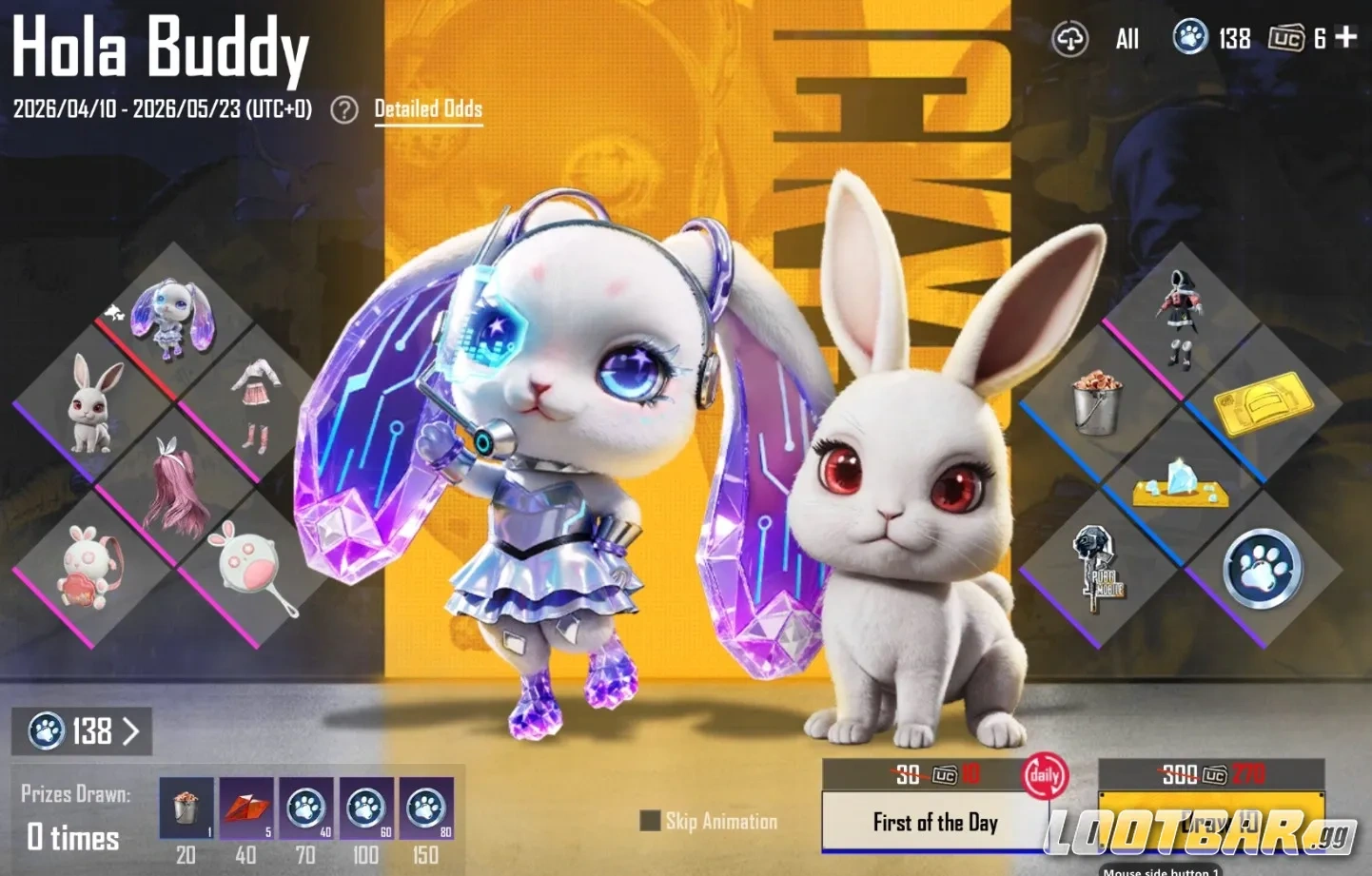The height and width of the screenshot is (876, 1372).
Task: Click the plus to purchase UC
Action: pyautogui.click(x=1344, y=38)
